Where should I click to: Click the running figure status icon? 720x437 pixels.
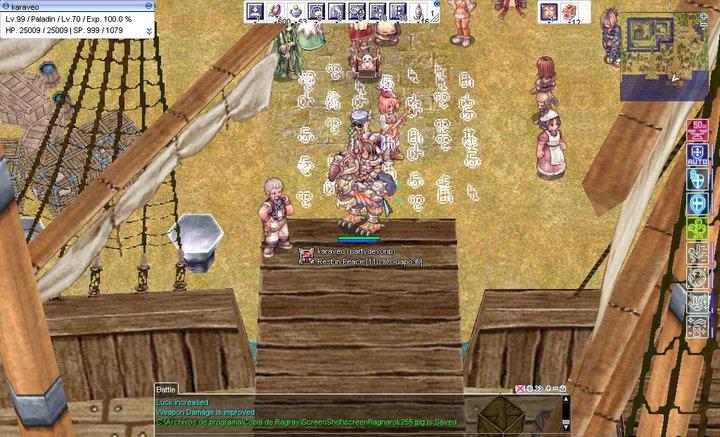click(x=698, y=255)
